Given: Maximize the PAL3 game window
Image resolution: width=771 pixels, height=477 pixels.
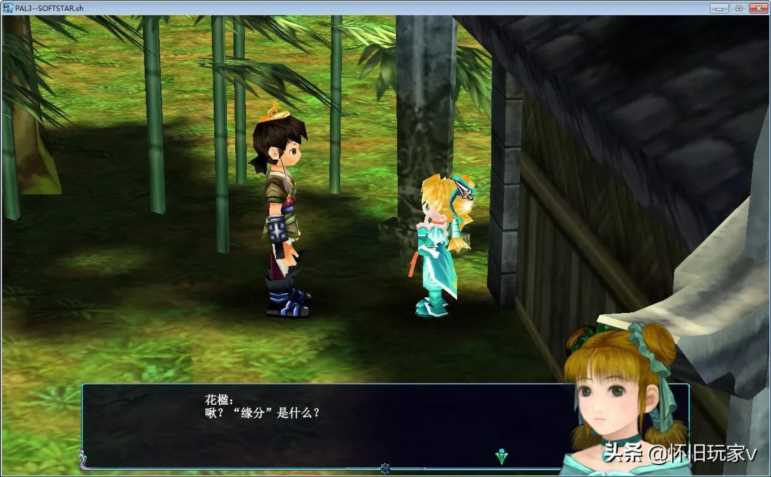Looking at the screenshot, I should pyautogui.click(x=738, y=7).
